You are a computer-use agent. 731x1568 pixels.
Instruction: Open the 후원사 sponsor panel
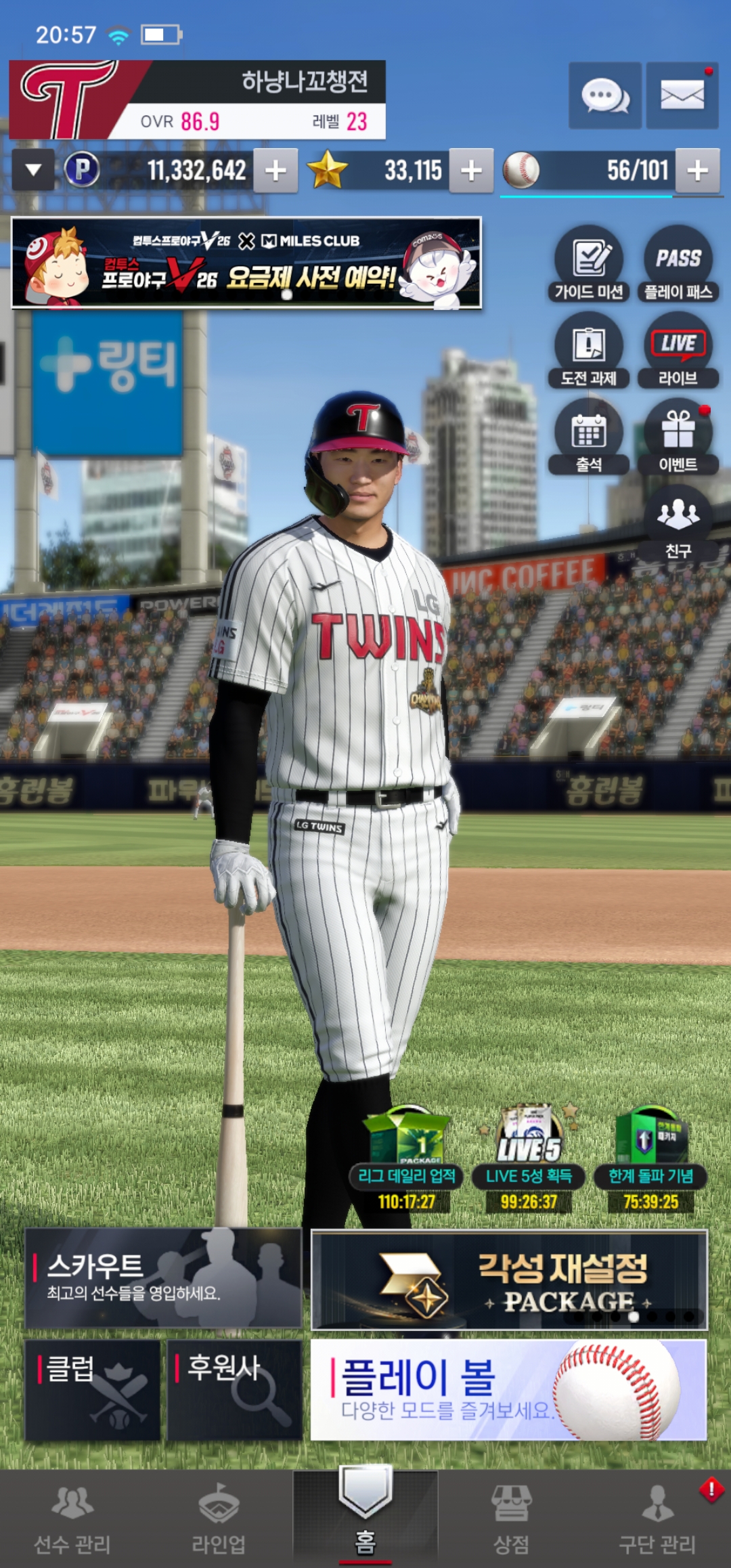(x=234, y=1389)
